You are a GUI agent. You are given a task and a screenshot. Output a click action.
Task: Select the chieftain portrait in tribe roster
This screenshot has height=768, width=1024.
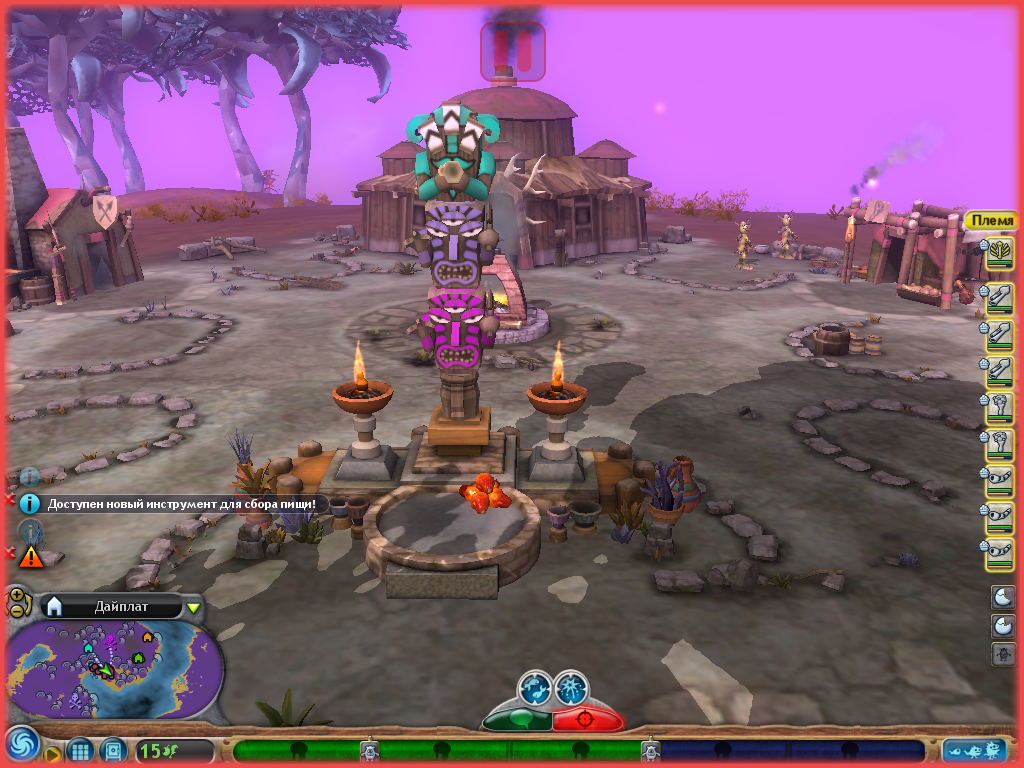point(999,253)
